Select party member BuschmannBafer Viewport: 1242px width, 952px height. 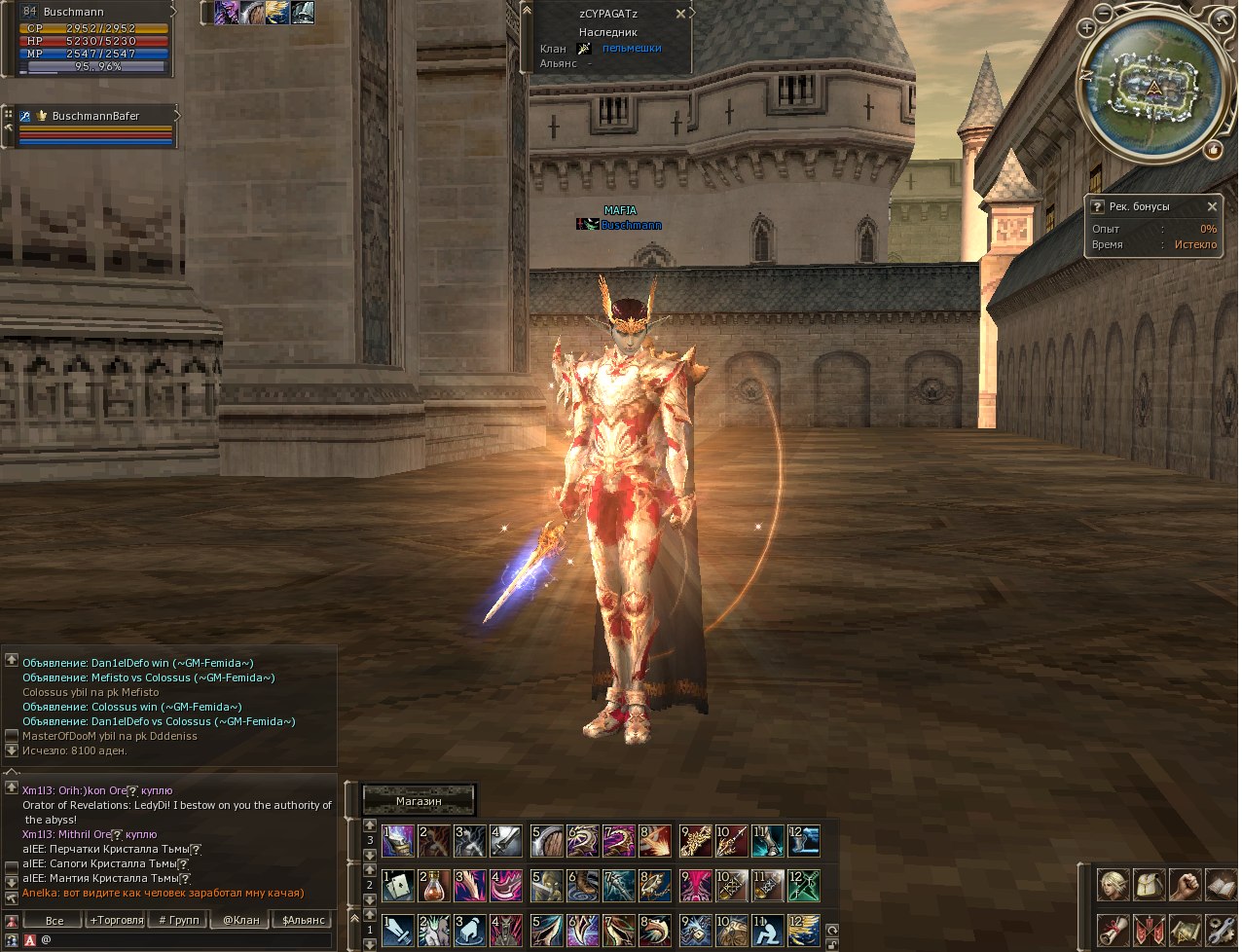point(95,116)
